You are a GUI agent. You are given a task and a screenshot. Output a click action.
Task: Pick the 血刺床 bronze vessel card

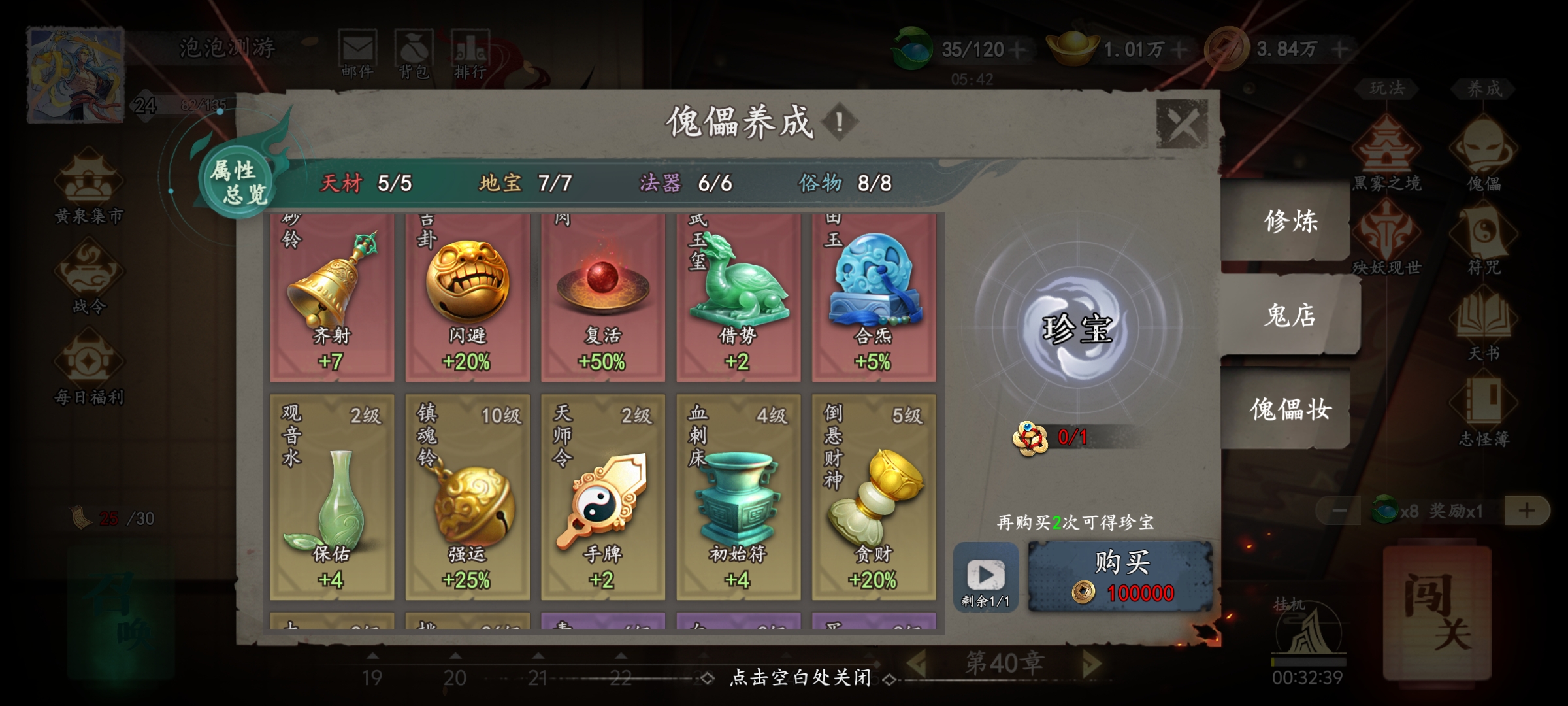738,497
